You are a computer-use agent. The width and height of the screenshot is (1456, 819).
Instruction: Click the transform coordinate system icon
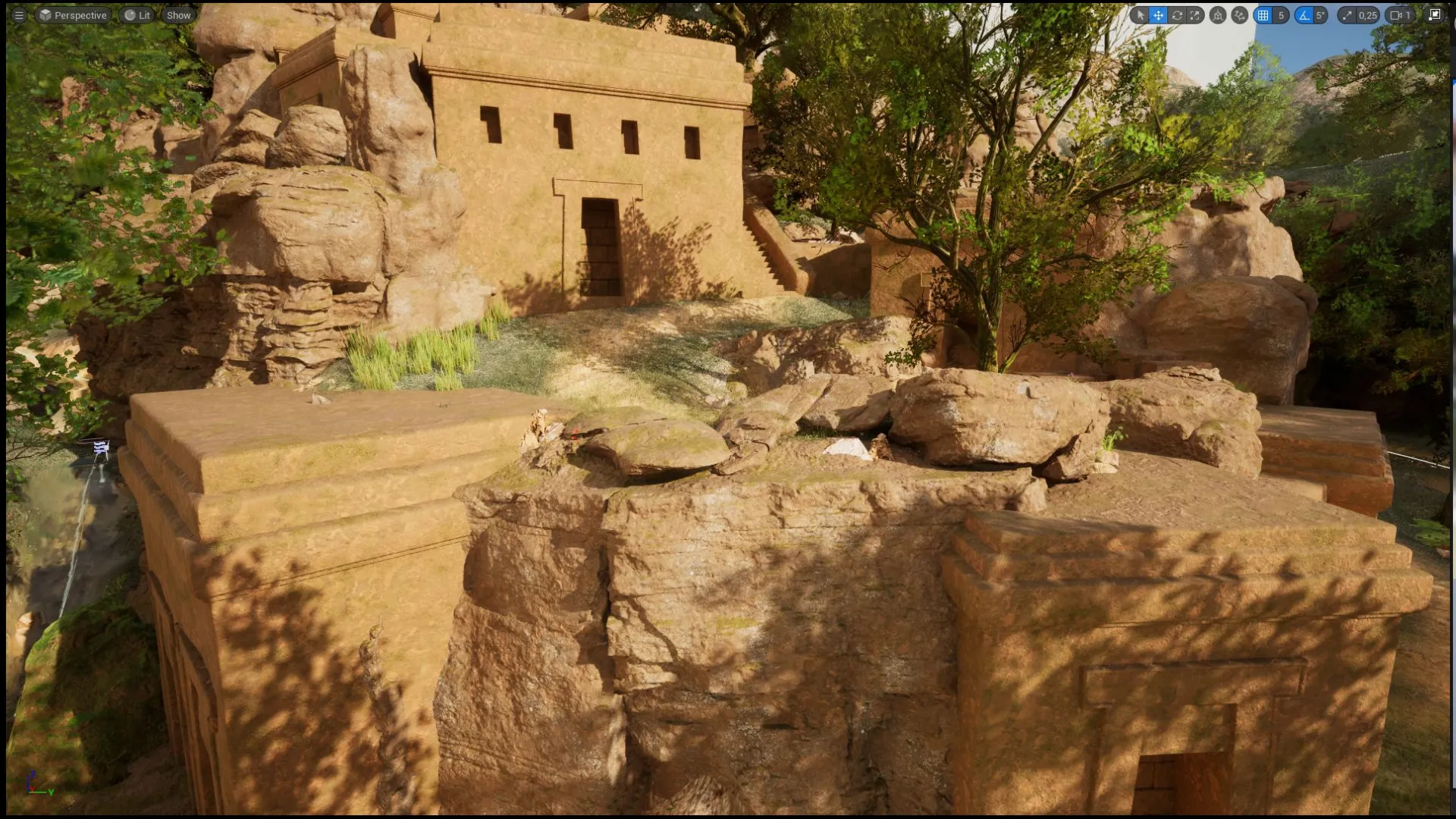(1218, 15)
